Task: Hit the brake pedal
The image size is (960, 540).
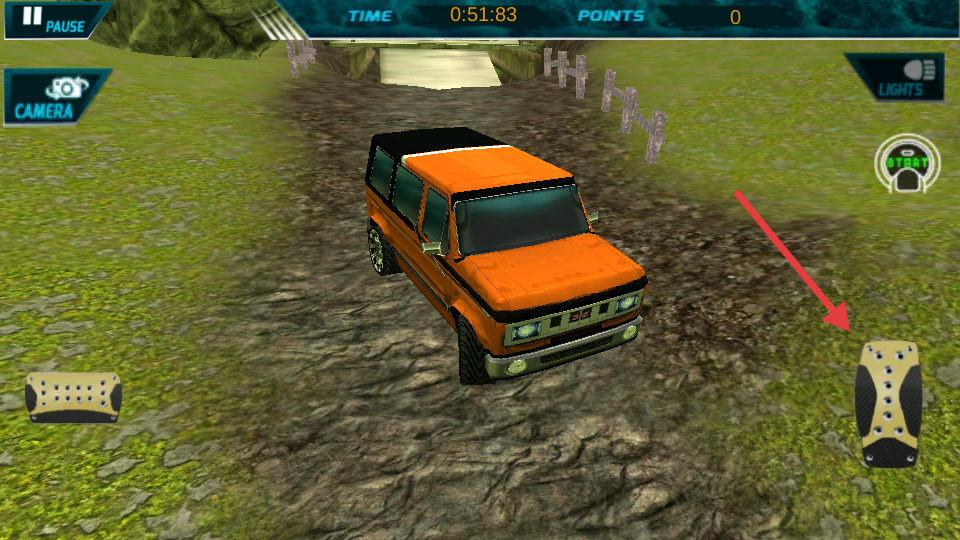Action: 73,396
